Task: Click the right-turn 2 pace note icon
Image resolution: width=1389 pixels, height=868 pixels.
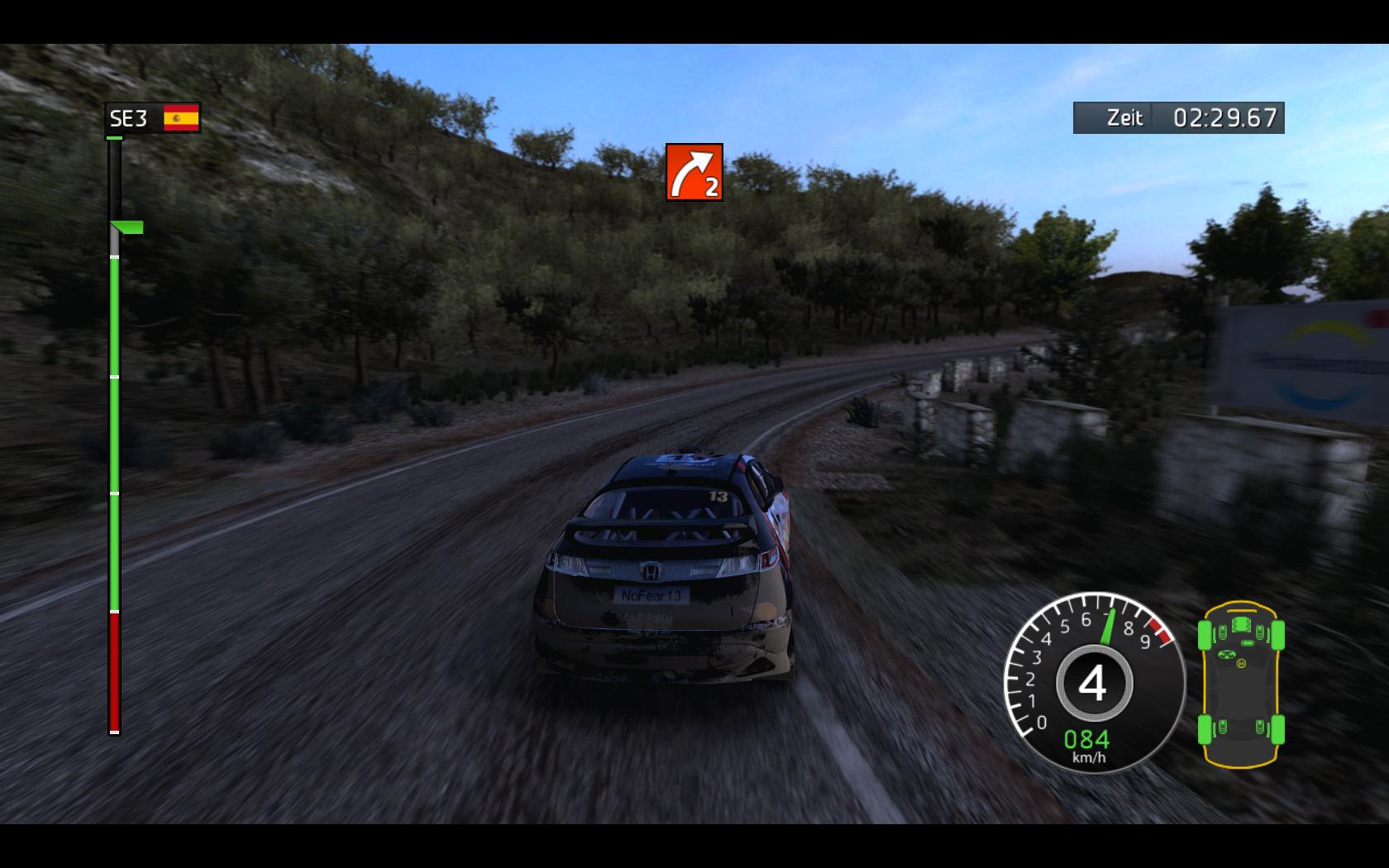Action: click(x=694, y=172)
